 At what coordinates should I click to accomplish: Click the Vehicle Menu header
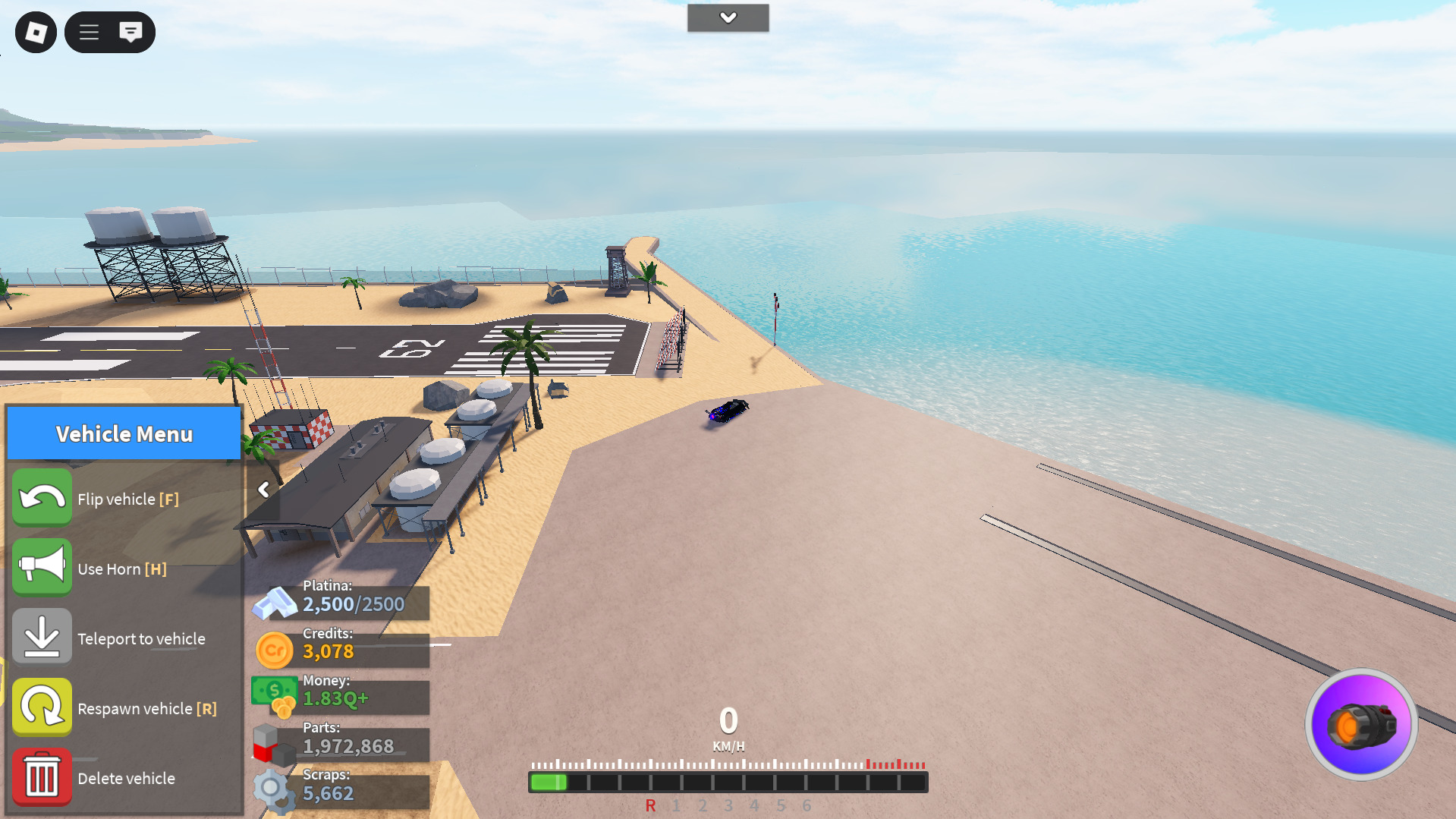point(124,433)
